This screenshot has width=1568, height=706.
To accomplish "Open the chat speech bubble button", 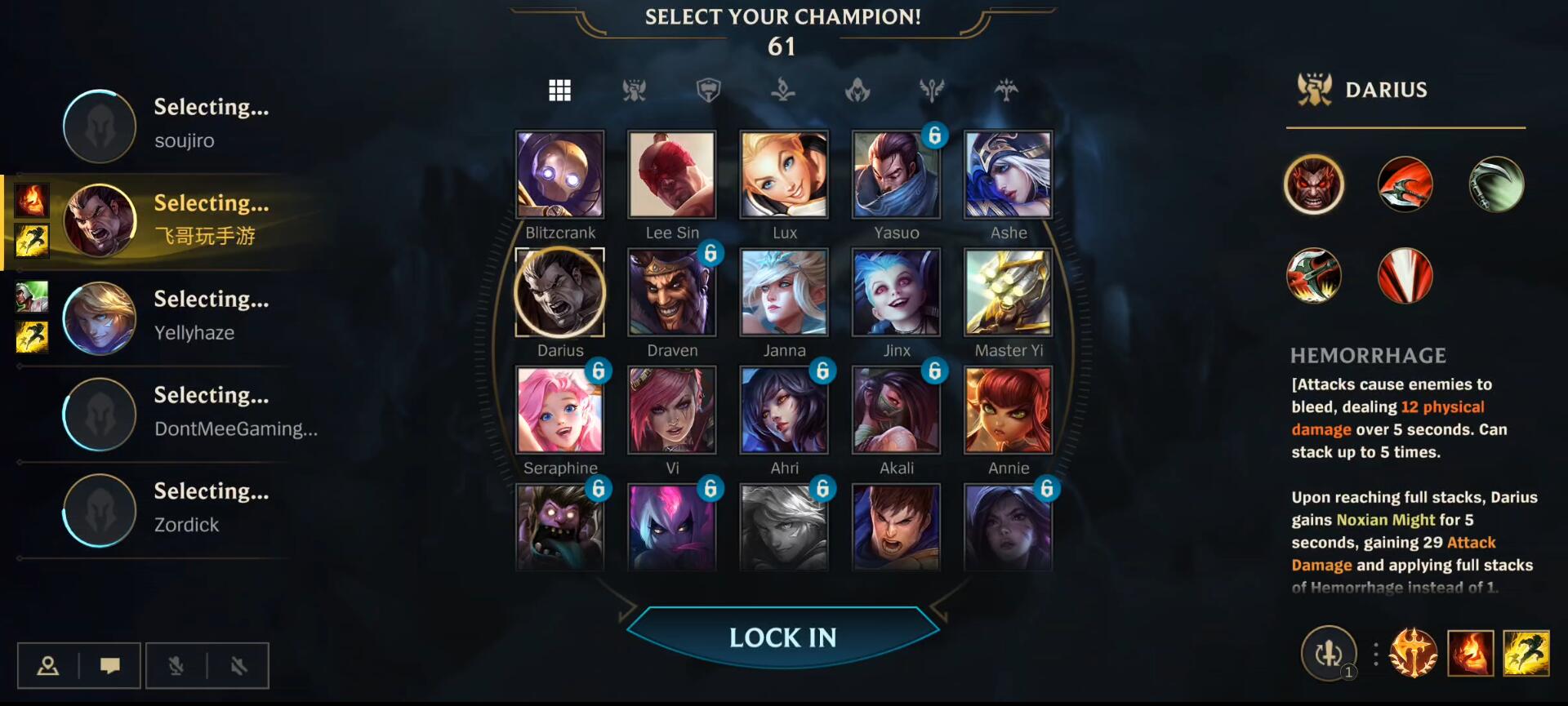I will tap(110, 666).
